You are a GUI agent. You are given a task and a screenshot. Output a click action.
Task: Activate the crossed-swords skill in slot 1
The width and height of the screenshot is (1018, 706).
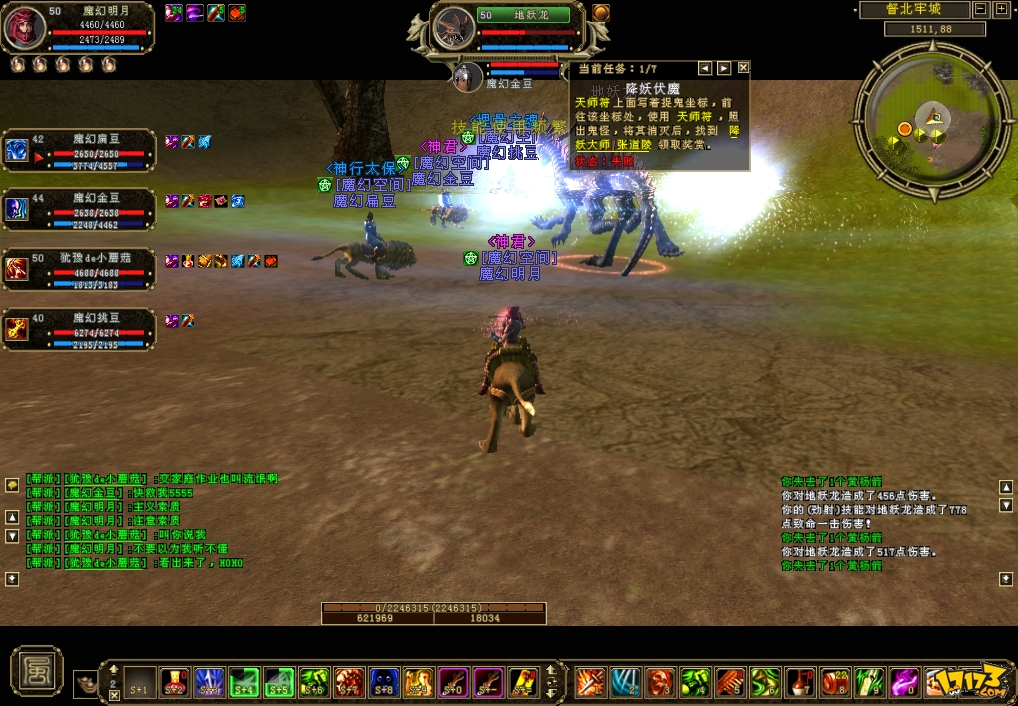click(592, 683)
